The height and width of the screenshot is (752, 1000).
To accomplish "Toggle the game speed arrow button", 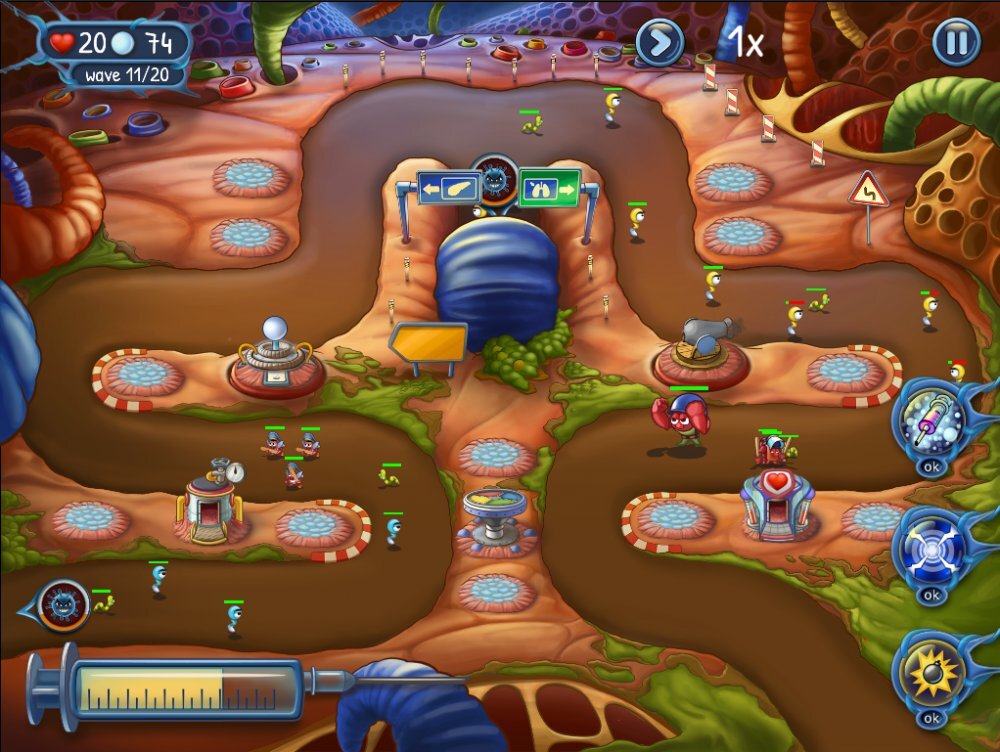I will (660, 42).
